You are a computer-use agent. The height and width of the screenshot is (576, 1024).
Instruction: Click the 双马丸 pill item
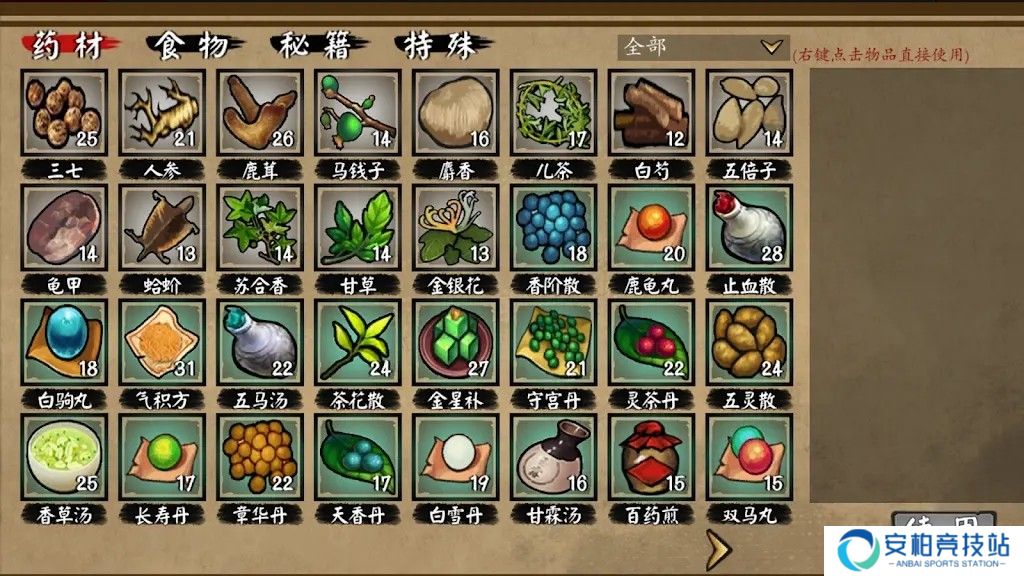coord(750,457)
